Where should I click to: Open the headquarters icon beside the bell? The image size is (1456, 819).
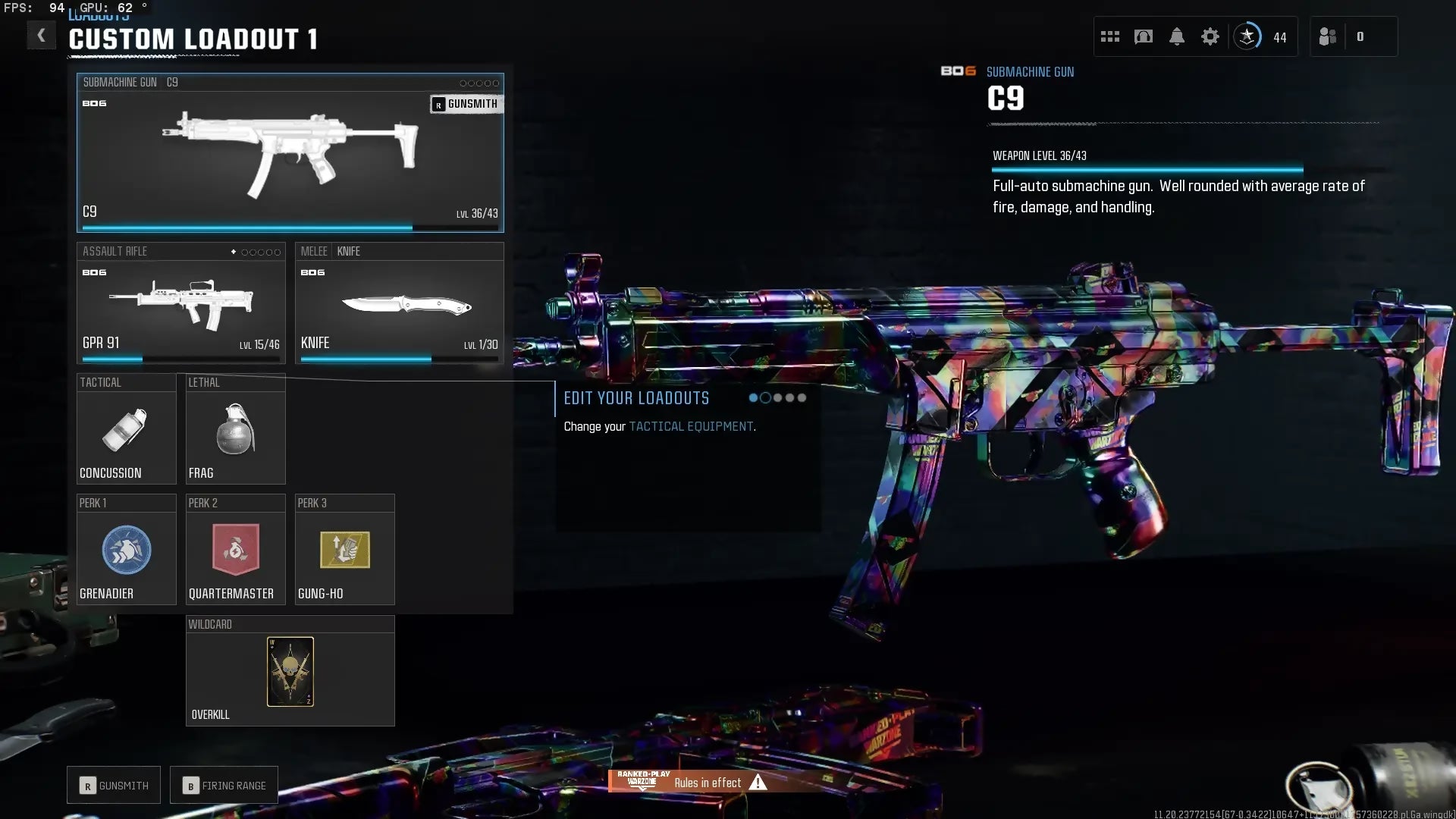1144,36
